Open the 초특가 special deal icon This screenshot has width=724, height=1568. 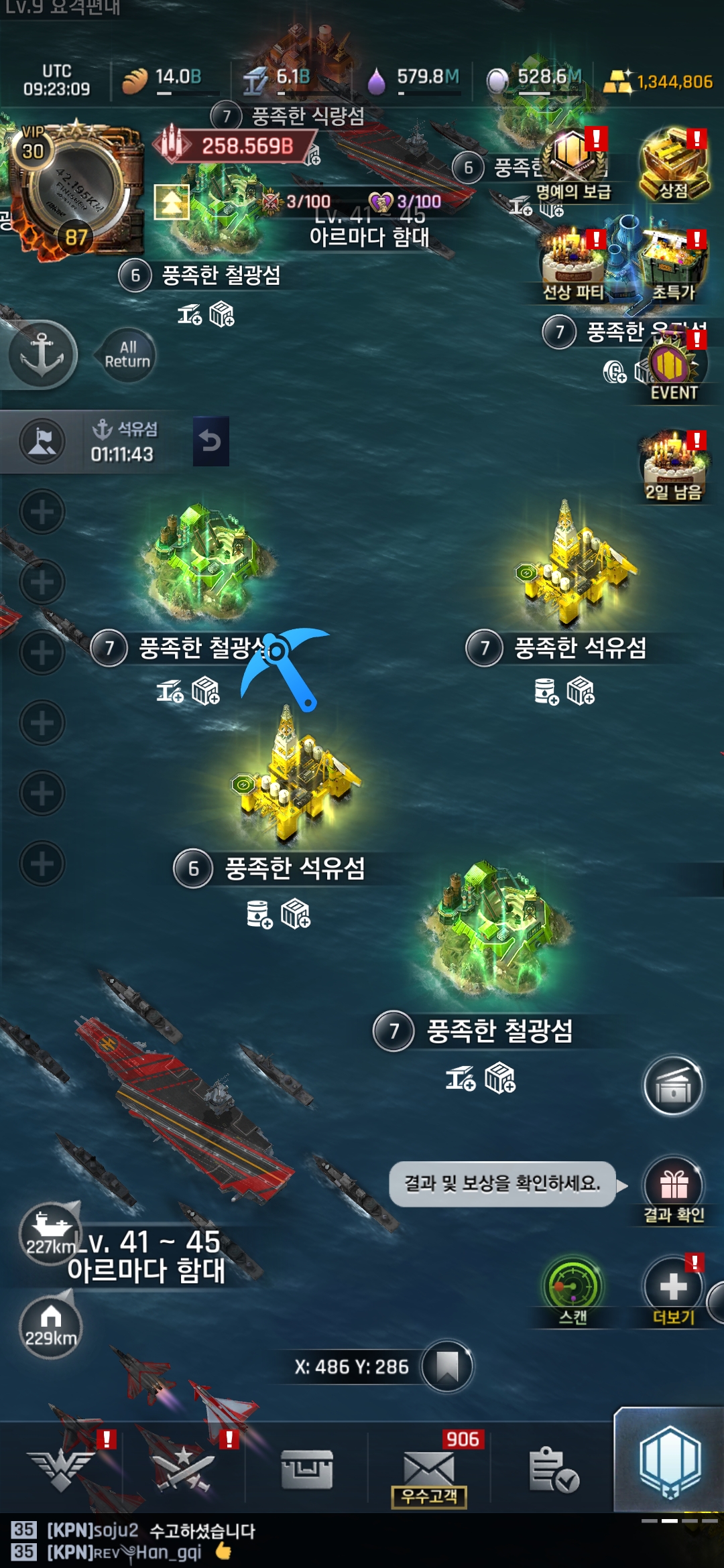[x=674, y=265]
